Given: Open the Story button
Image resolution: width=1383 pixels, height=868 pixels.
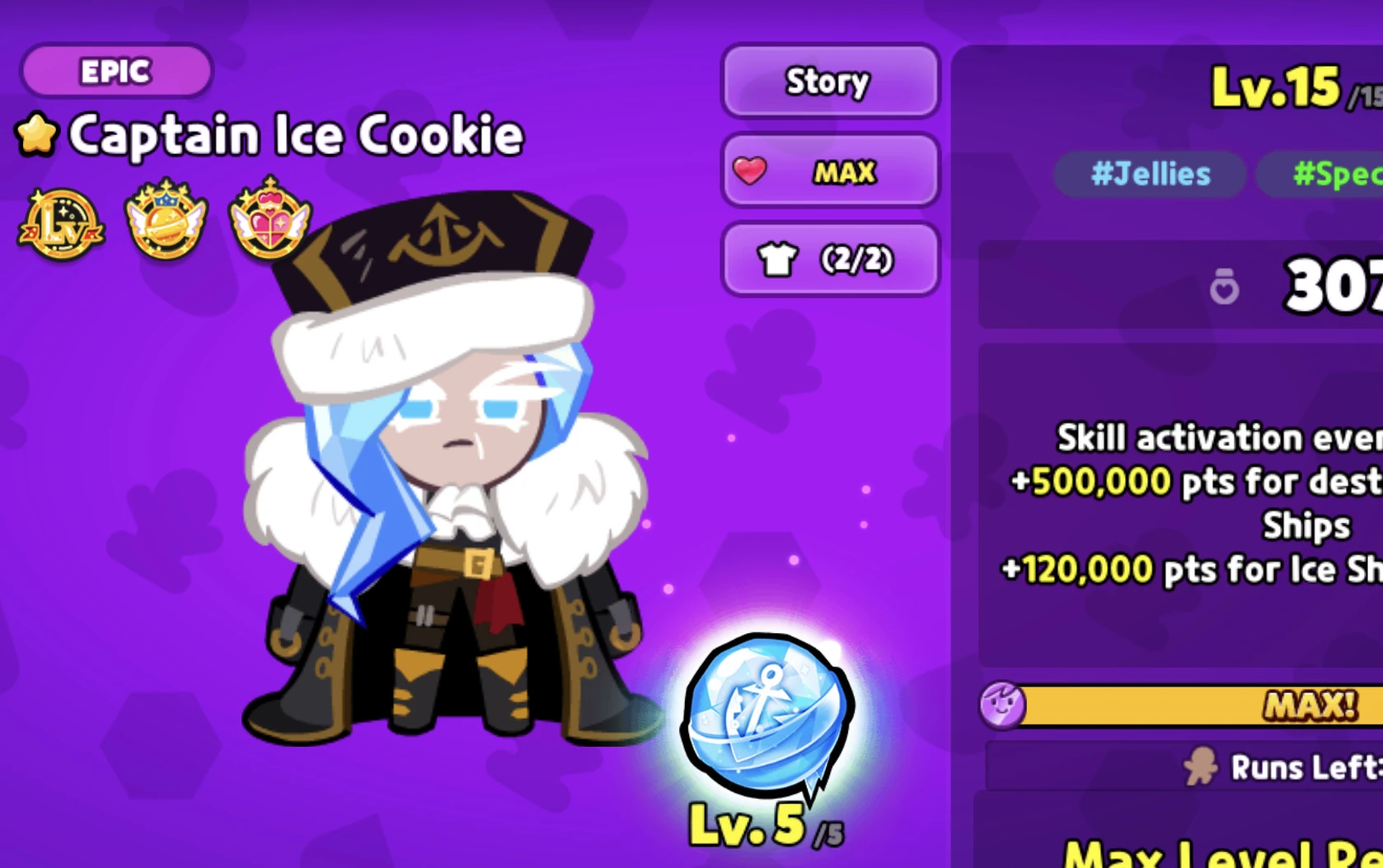Looking at the screenshot, I should tap(828, 82).
